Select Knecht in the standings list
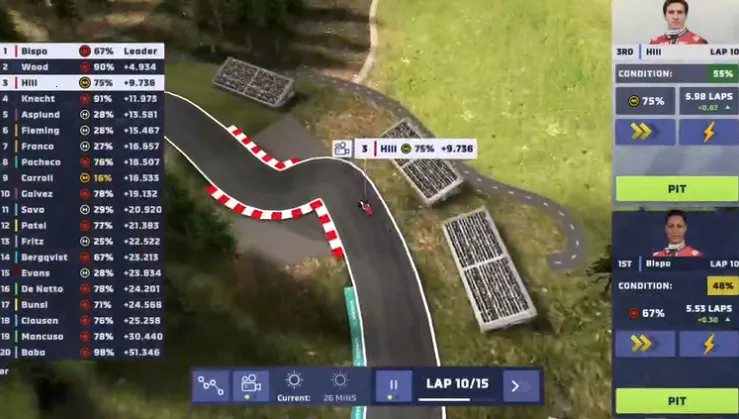This screenshot has width=739, height=419. pos(82,98)
